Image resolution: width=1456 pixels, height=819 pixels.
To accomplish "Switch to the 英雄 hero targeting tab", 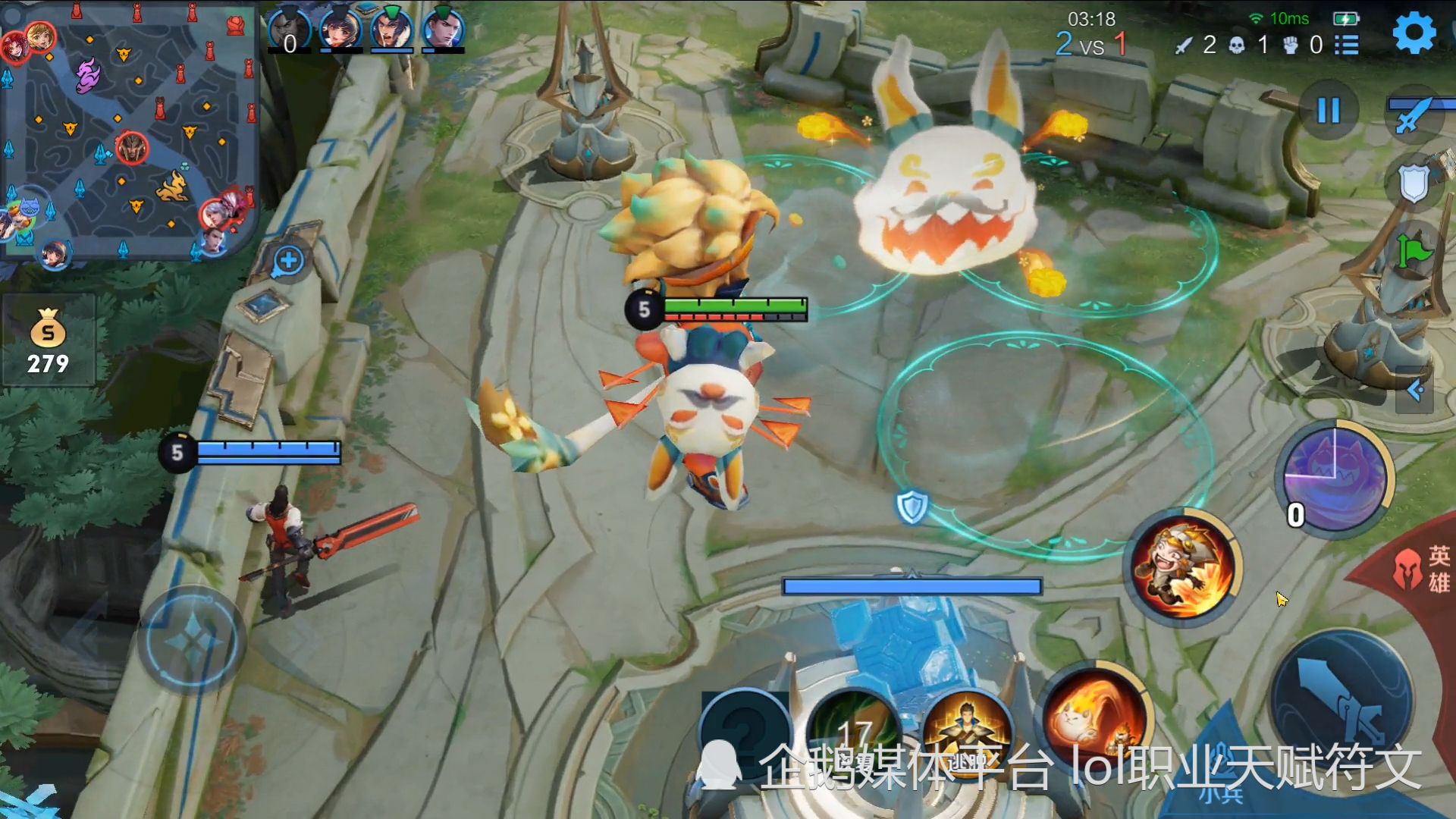I will click(1426, 569).
